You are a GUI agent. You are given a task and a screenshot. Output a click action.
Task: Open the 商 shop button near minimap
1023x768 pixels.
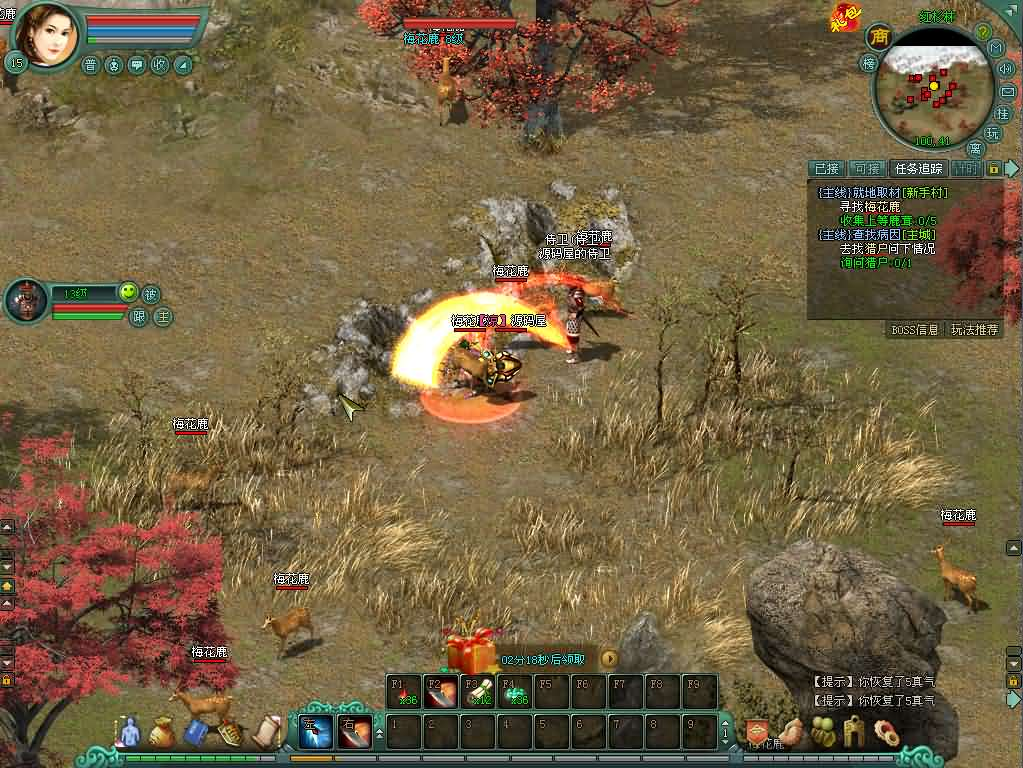[879, 38]
